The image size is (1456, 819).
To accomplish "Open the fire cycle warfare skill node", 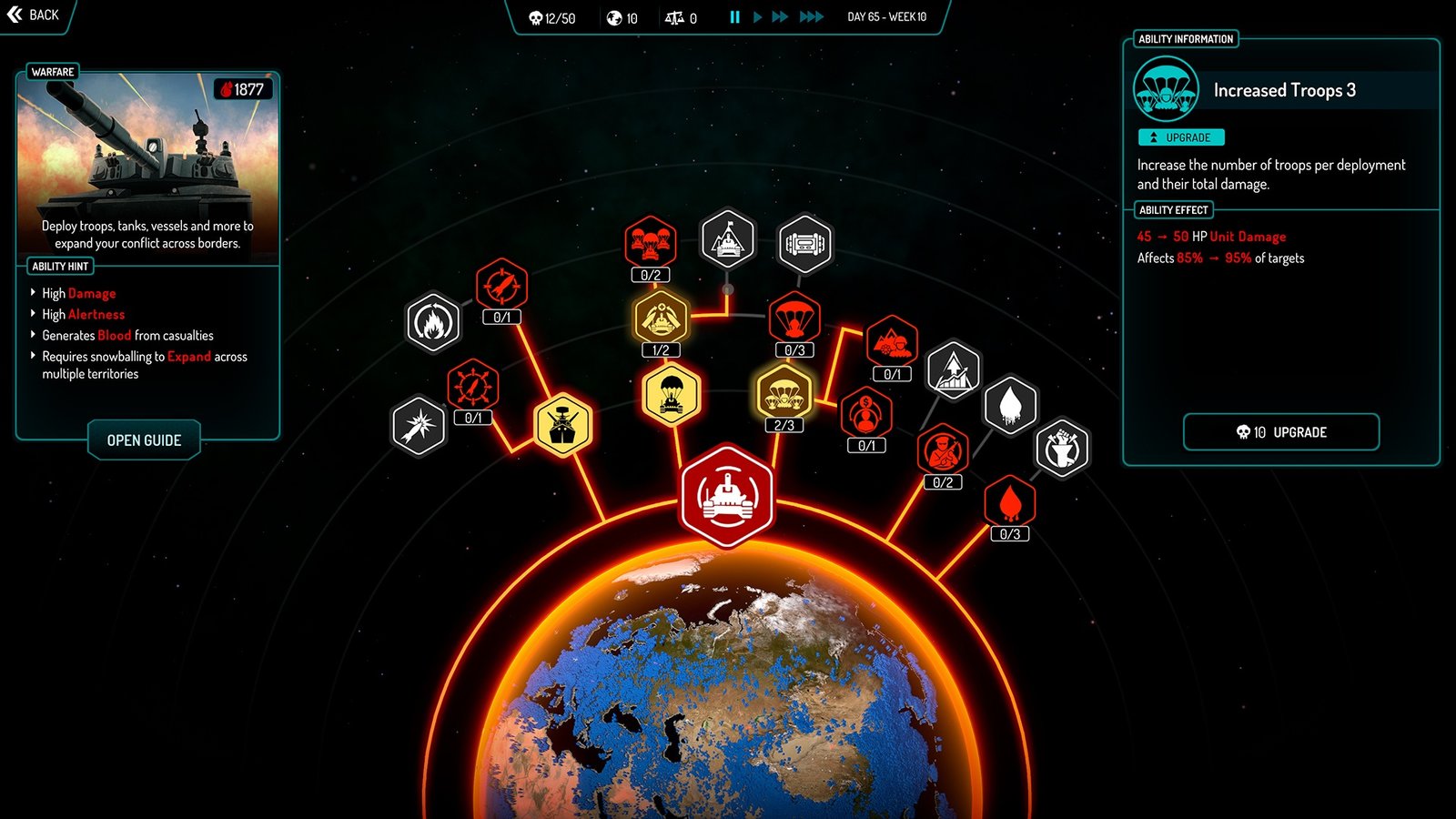I will point(433,323).
